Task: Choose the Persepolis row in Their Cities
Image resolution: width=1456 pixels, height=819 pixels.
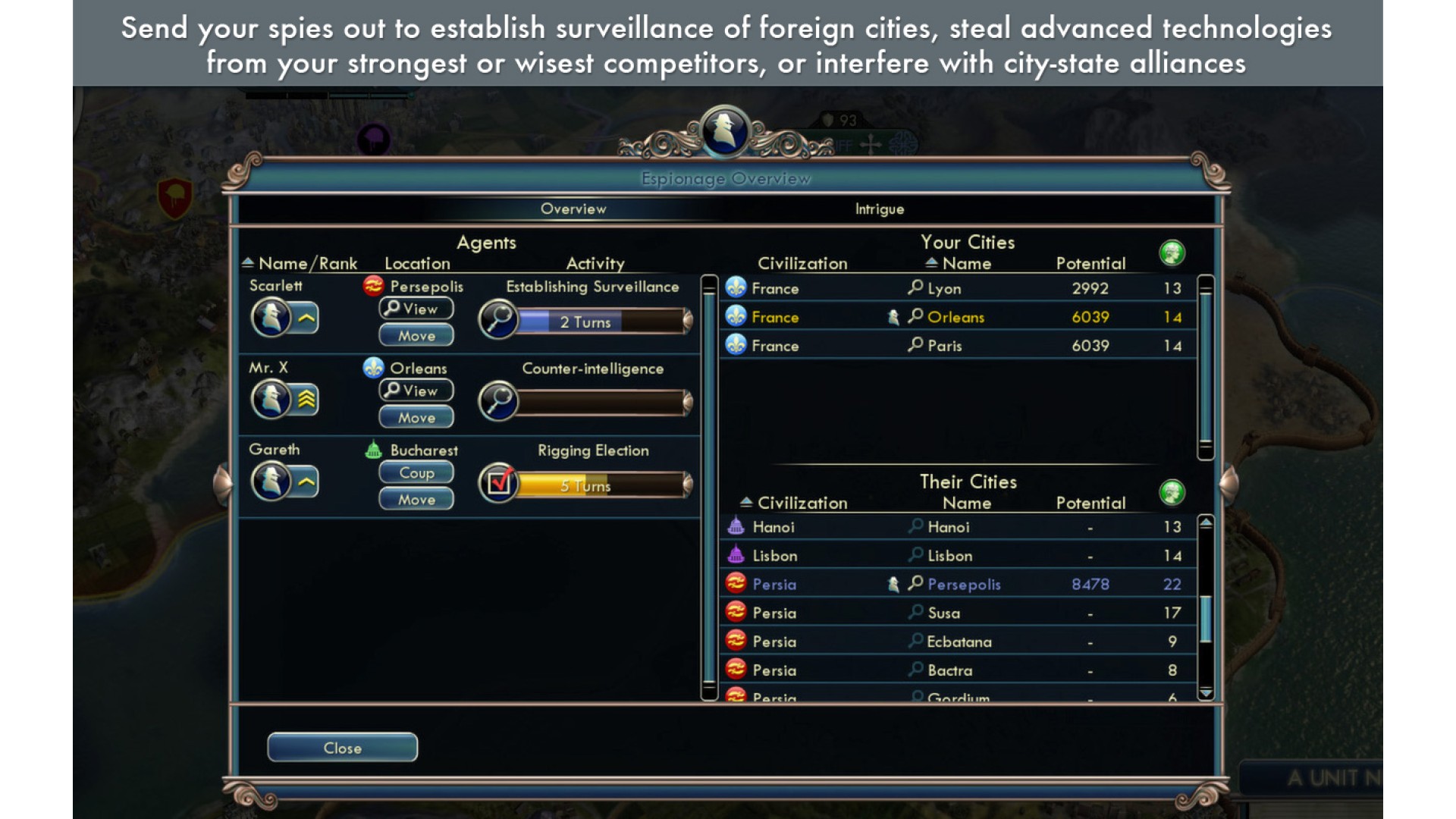Action: tap(957, 585)
